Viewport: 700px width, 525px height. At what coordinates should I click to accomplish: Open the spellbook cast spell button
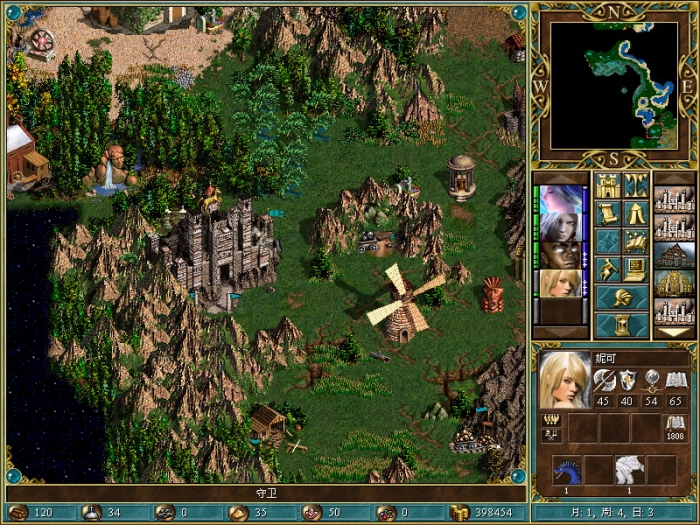click(x=637, y=242)
